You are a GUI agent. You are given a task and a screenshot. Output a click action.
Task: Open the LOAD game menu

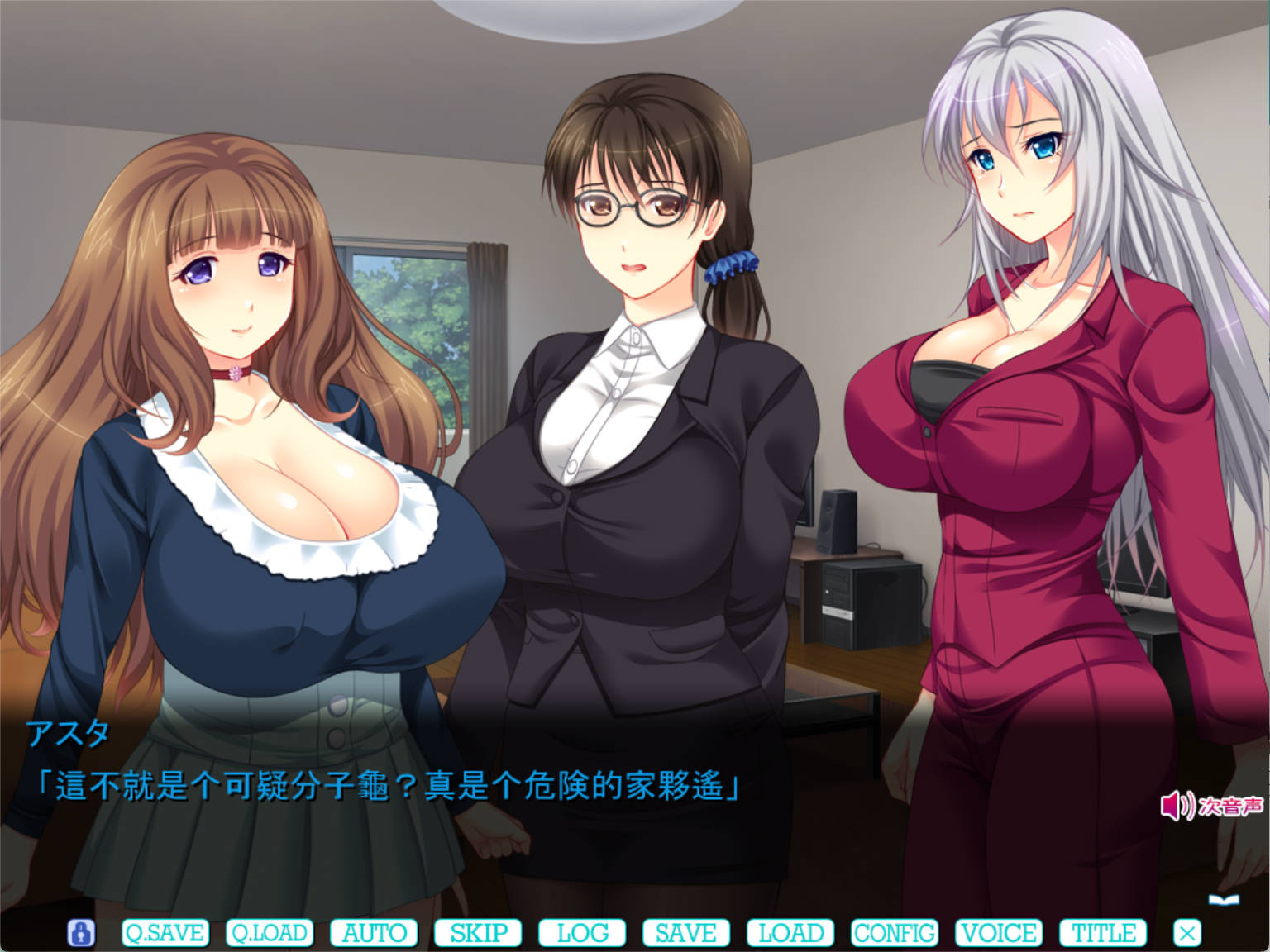(x=790, y=933)
